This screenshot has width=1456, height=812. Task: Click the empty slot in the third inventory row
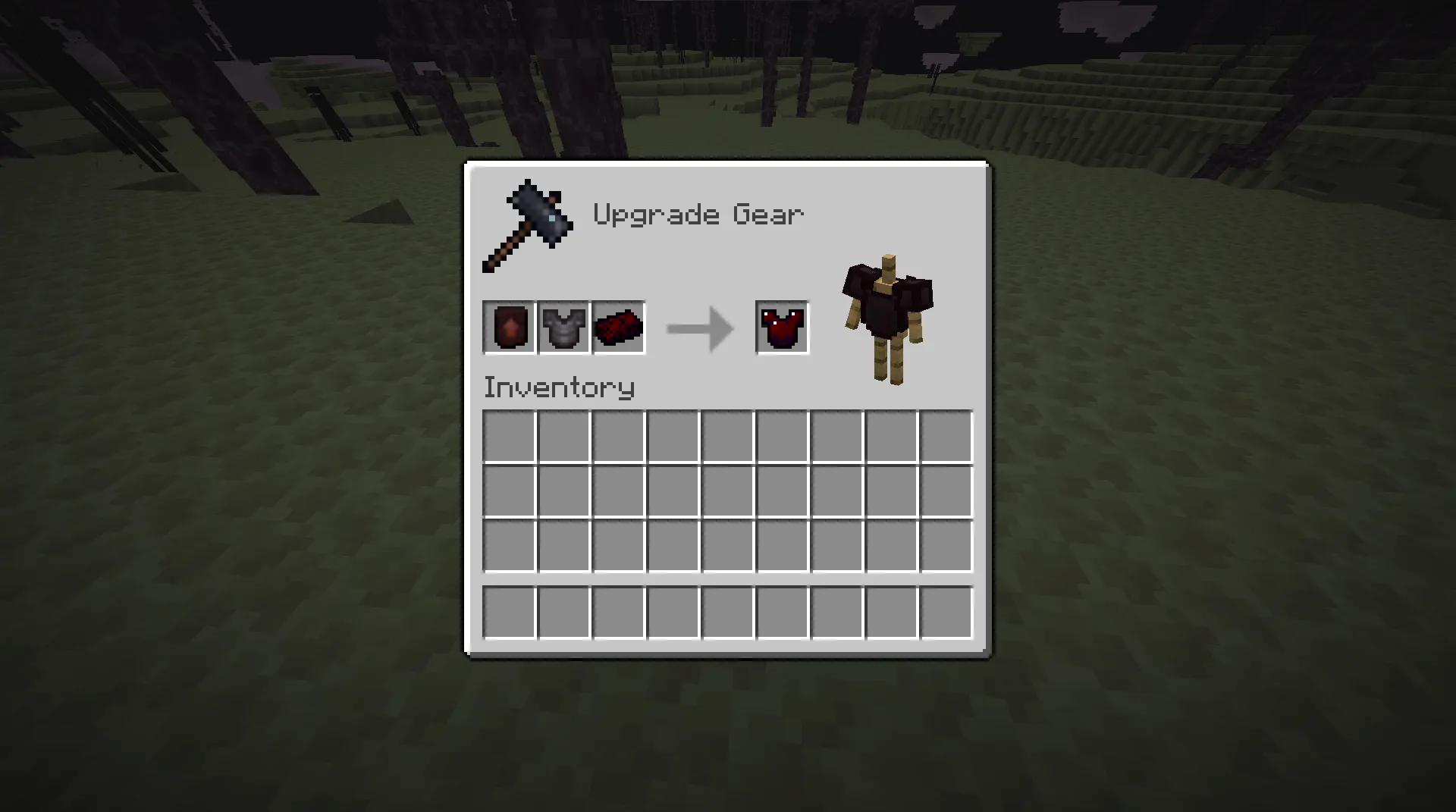[729, 546]
